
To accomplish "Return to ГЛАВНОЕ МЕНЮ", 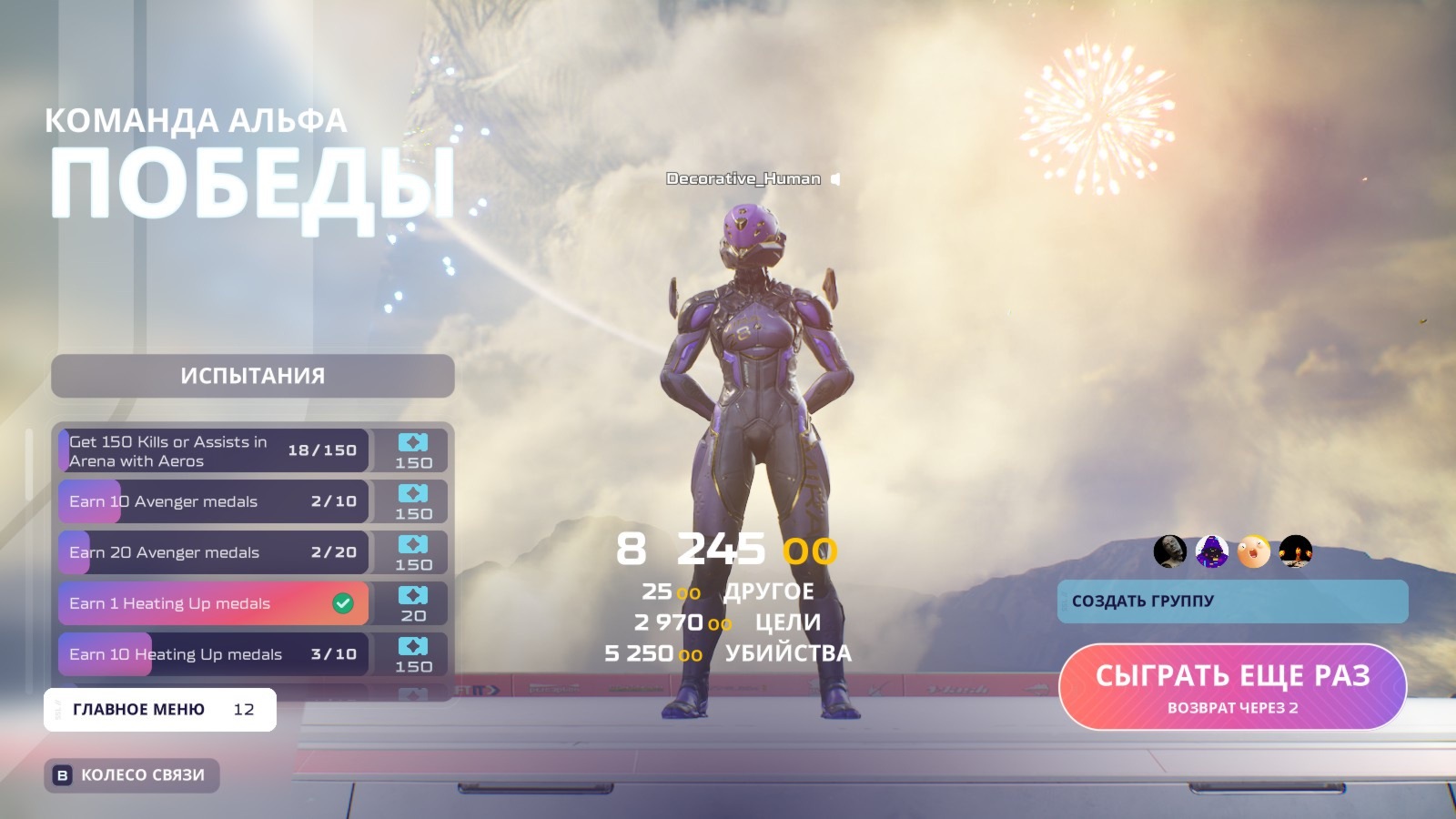I will [160, 710].
